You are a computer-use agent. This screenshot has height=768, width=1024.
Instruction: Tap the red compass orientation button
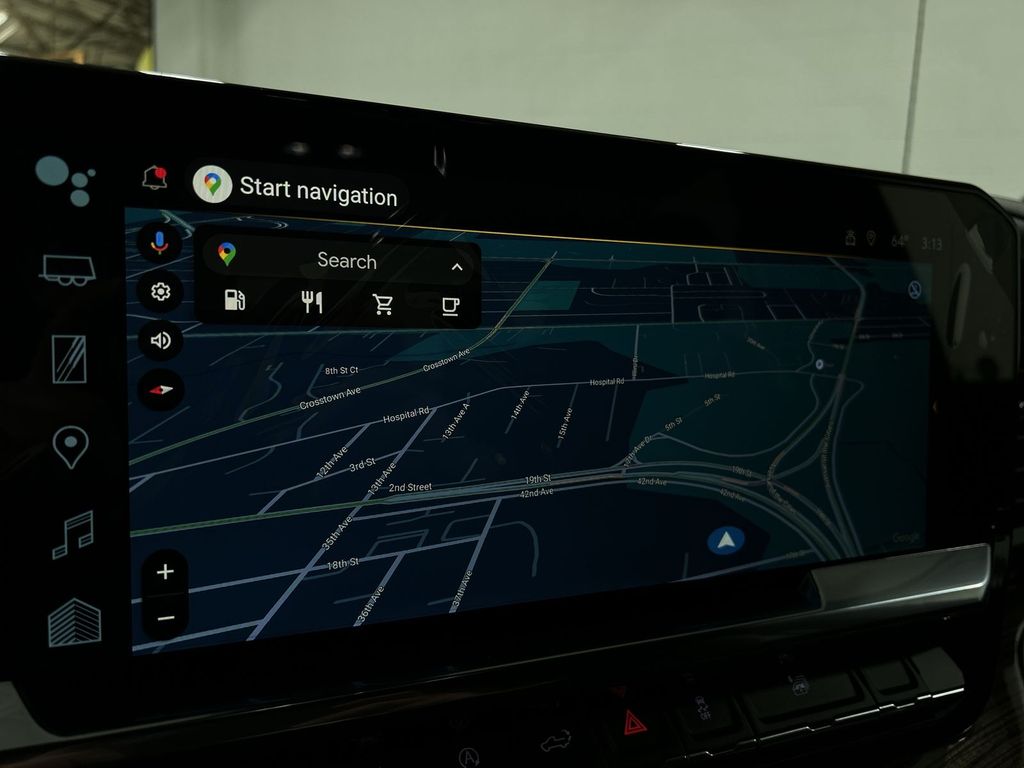160,389
